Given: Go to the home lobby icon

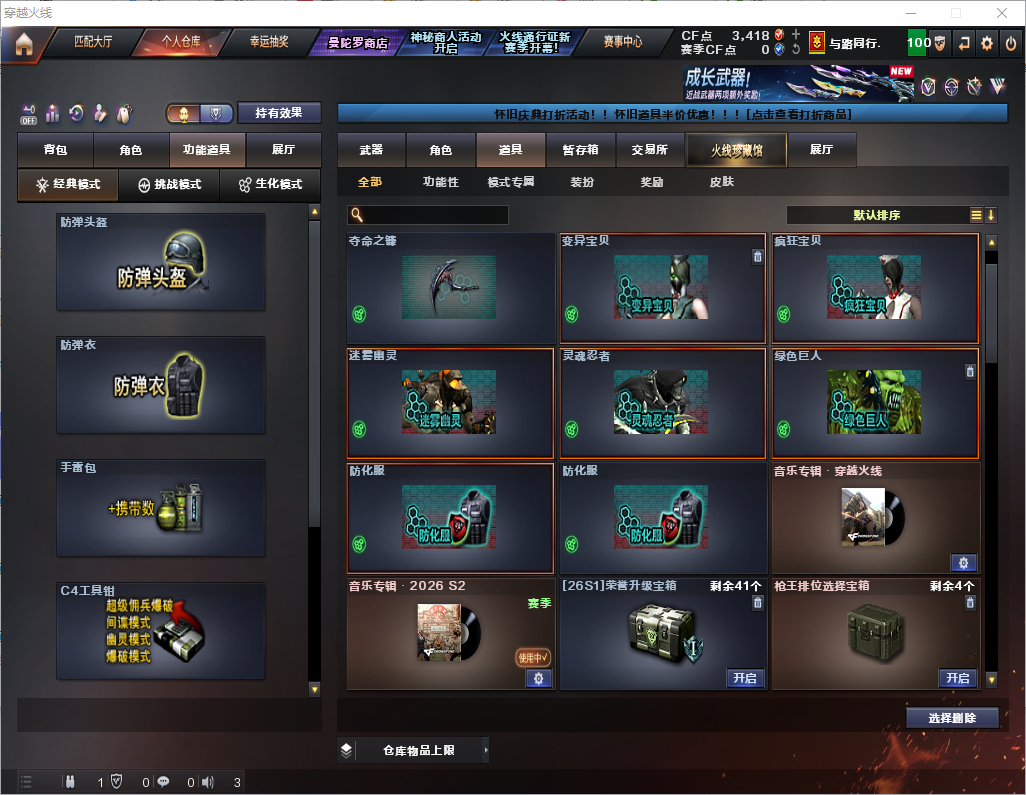Looking at the screenshot, I should coord(24,44).
